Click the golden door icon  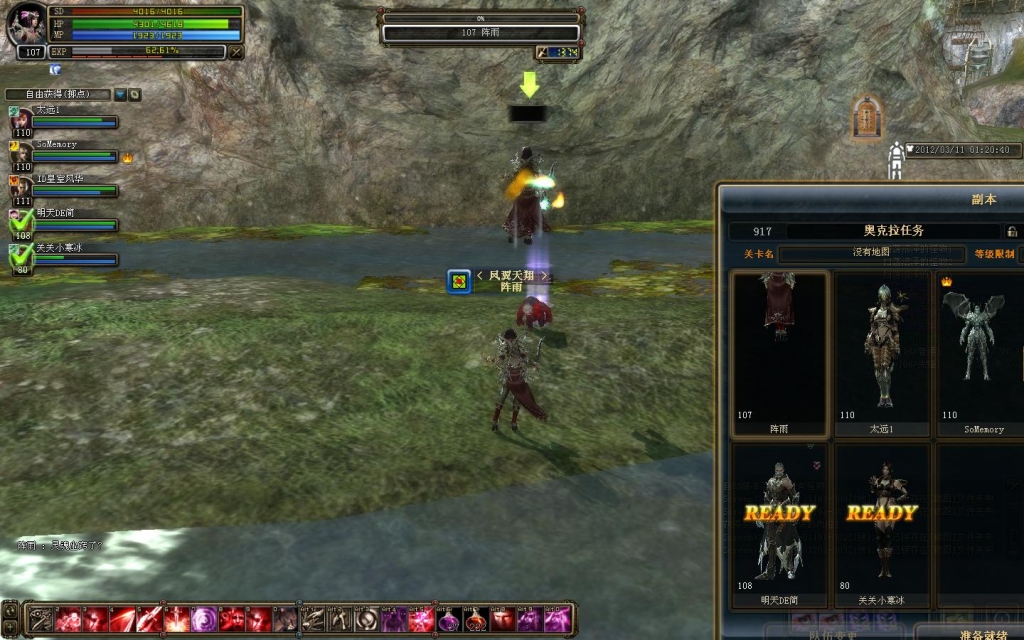tap(866, 118)
